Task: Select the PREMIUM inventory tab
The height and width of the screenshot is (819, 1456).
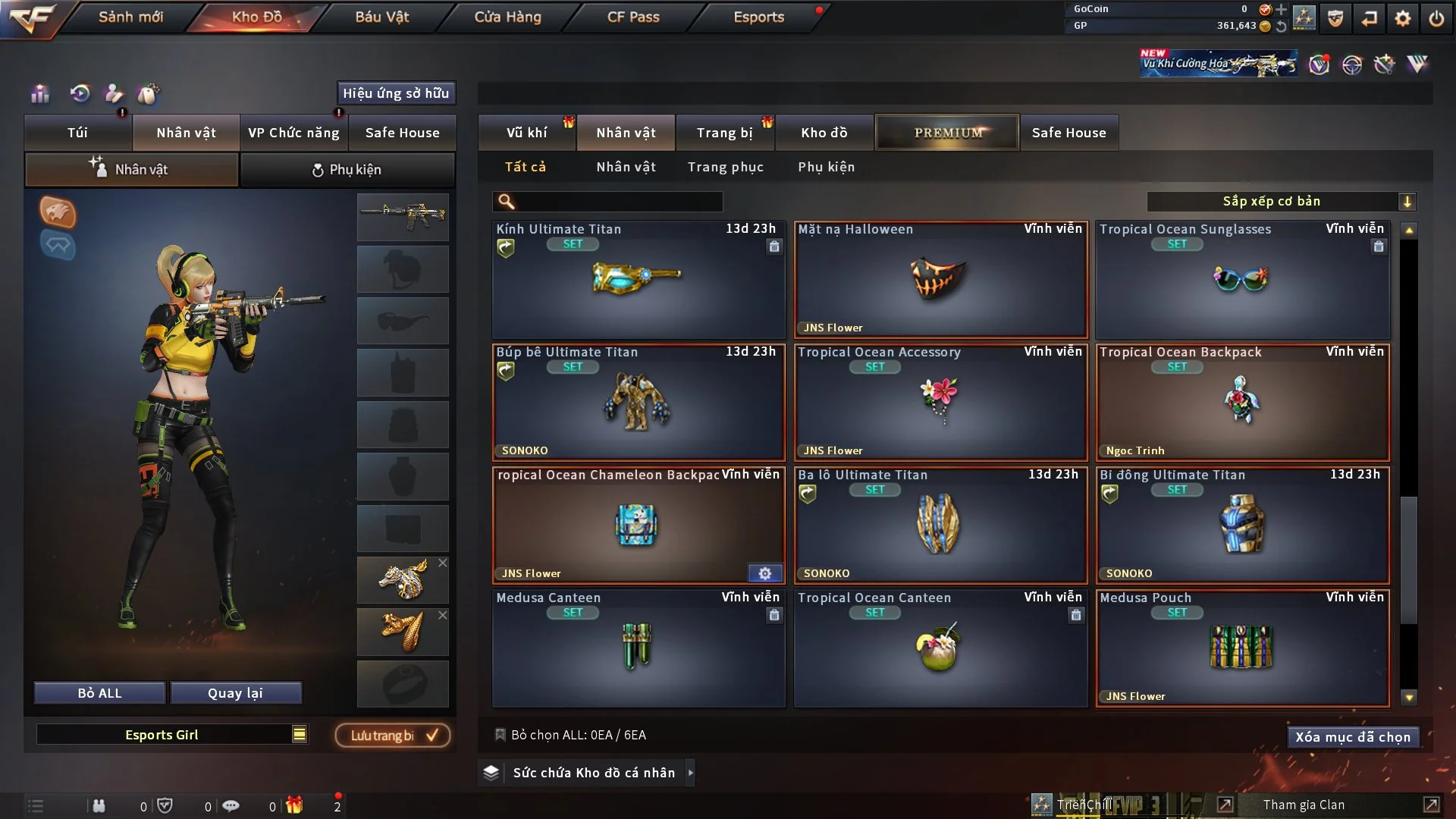Action: tap(947, 133)
